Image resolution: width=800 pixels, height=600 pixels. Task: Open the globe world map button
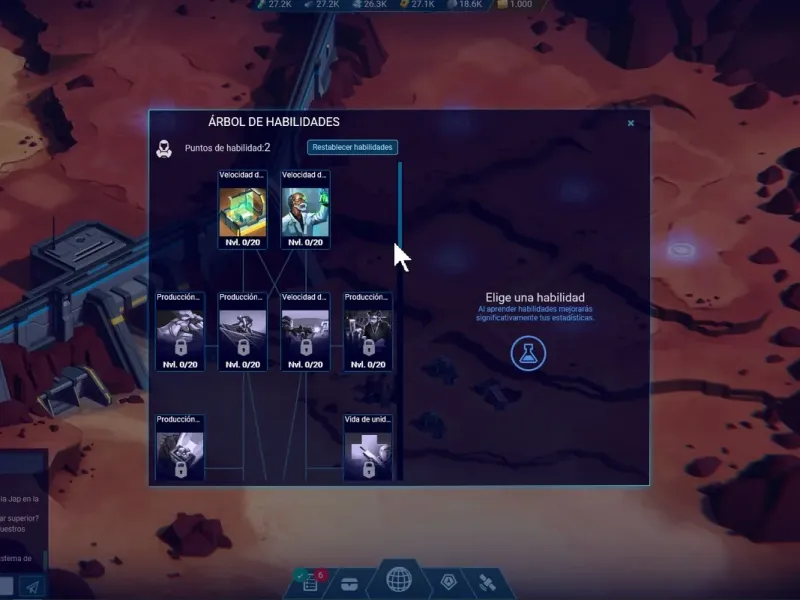(399, 580)
